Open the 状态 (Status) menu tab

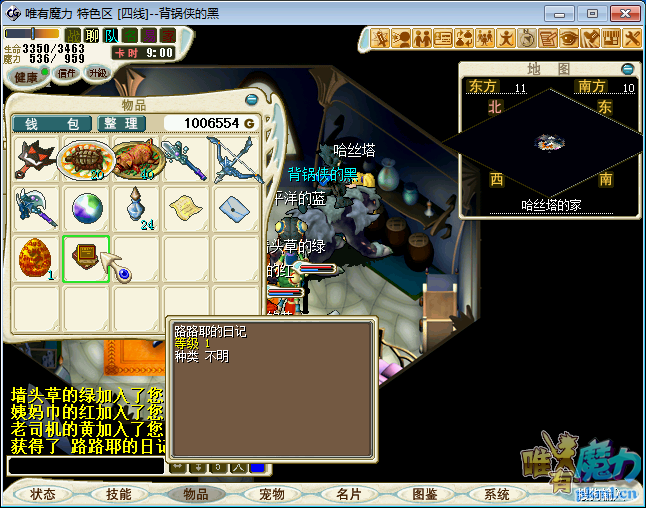[x=43, y=494]
